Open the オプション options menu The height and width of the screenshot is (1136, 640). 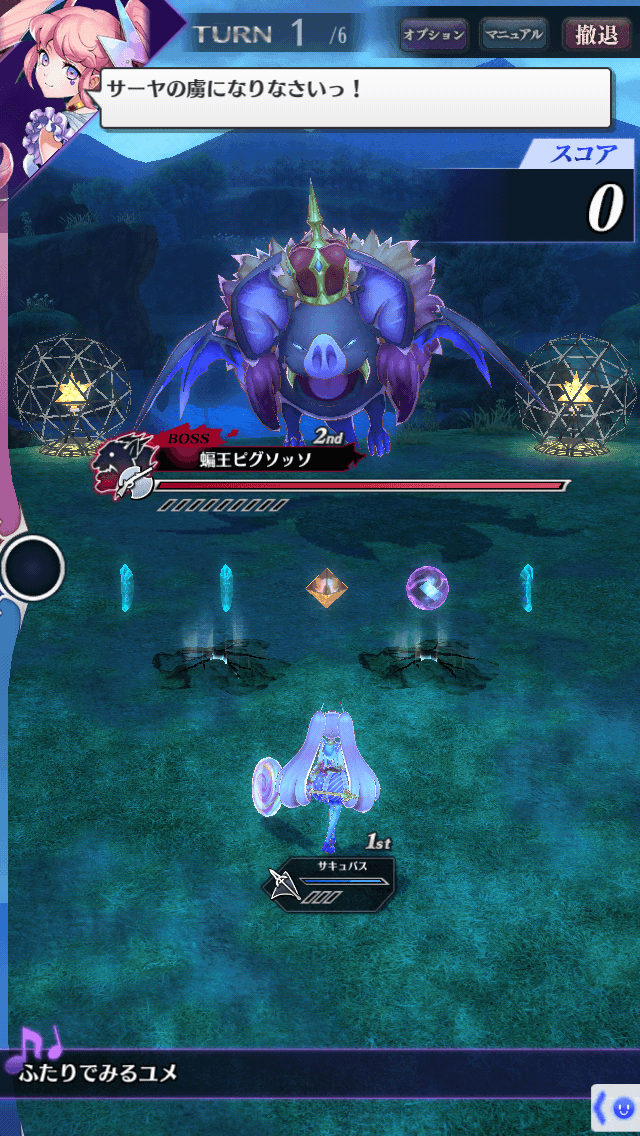(x=433, y=35)
